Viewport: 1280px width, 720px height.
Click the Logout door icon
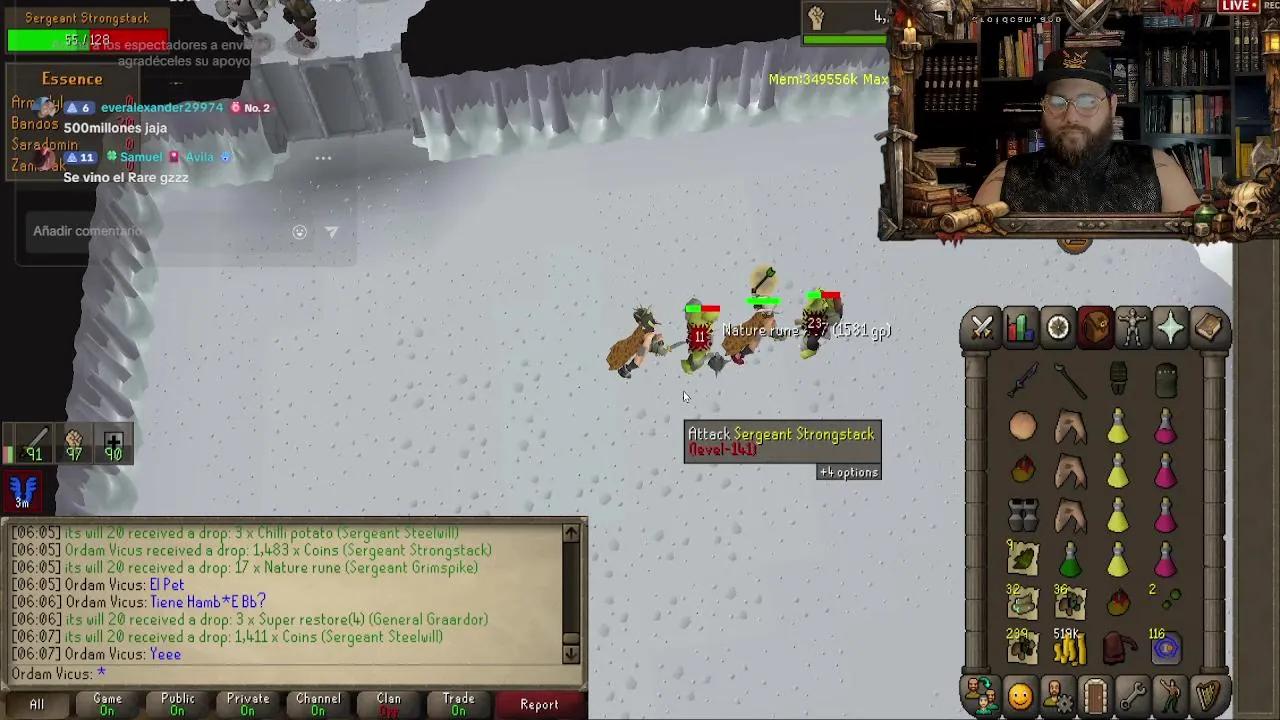coord(1096,692)
